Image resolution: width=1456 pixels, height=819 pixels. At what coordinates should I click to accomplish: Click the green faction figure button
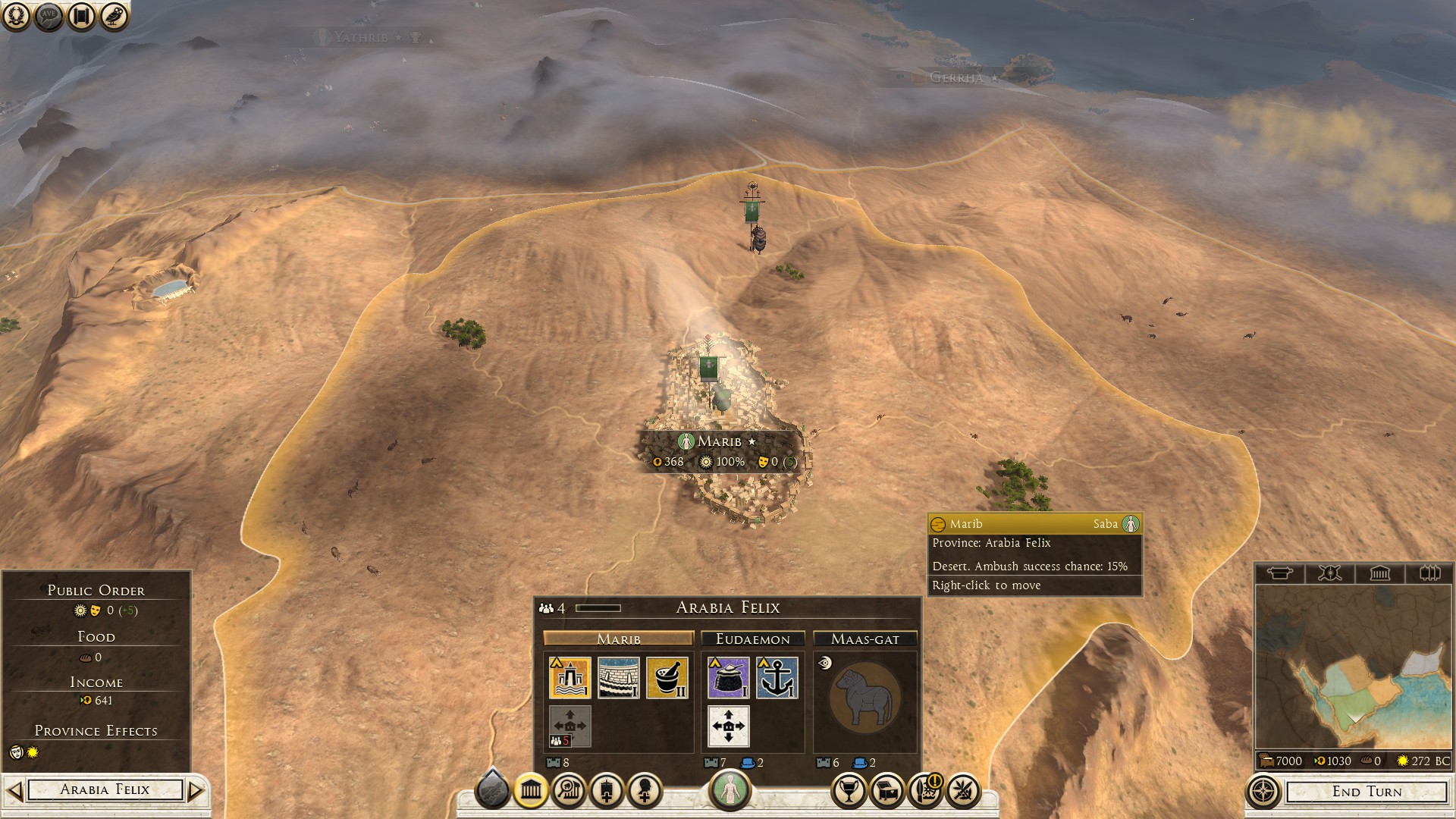[x=730, y=790]
